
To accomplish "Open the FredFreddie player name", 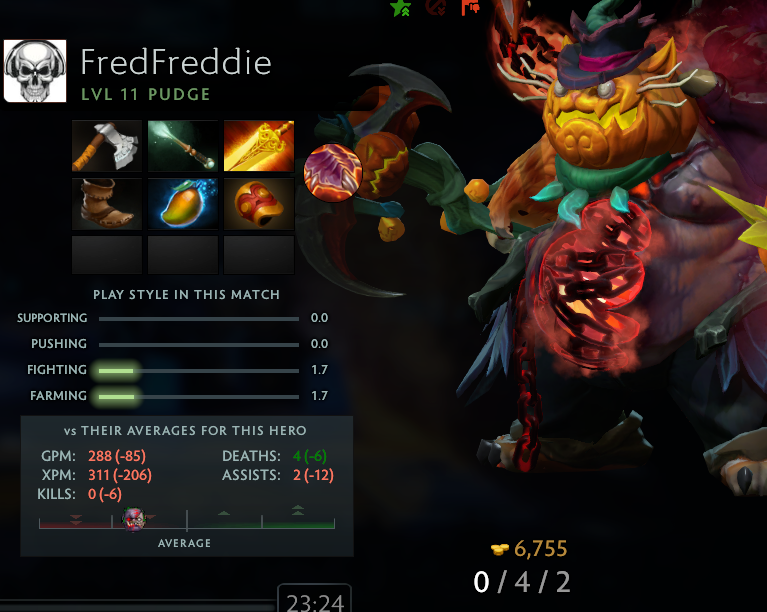I will pyautogui.click(x=175, y=63).
